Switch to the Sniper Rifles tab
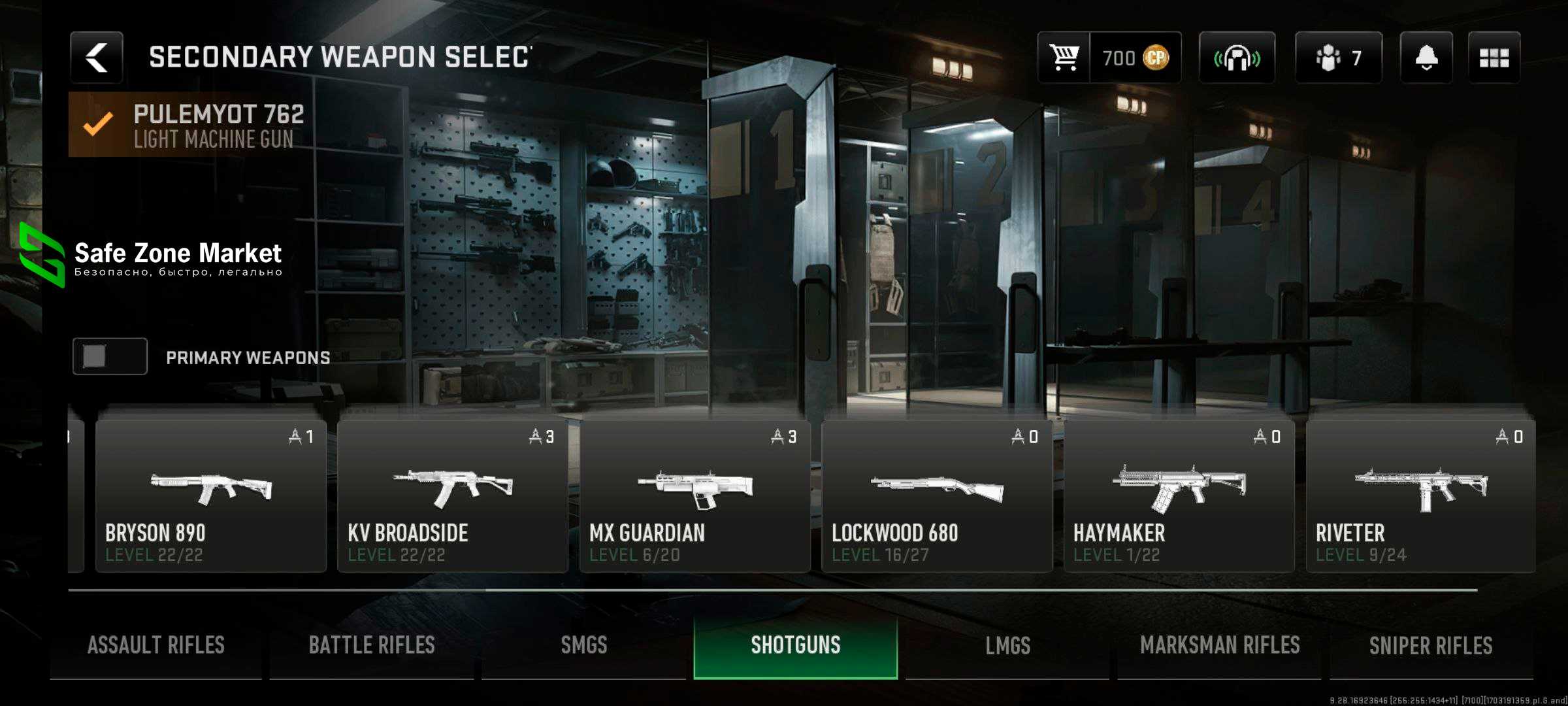This screenshot has width=1568, height=706. point(1431,646)
